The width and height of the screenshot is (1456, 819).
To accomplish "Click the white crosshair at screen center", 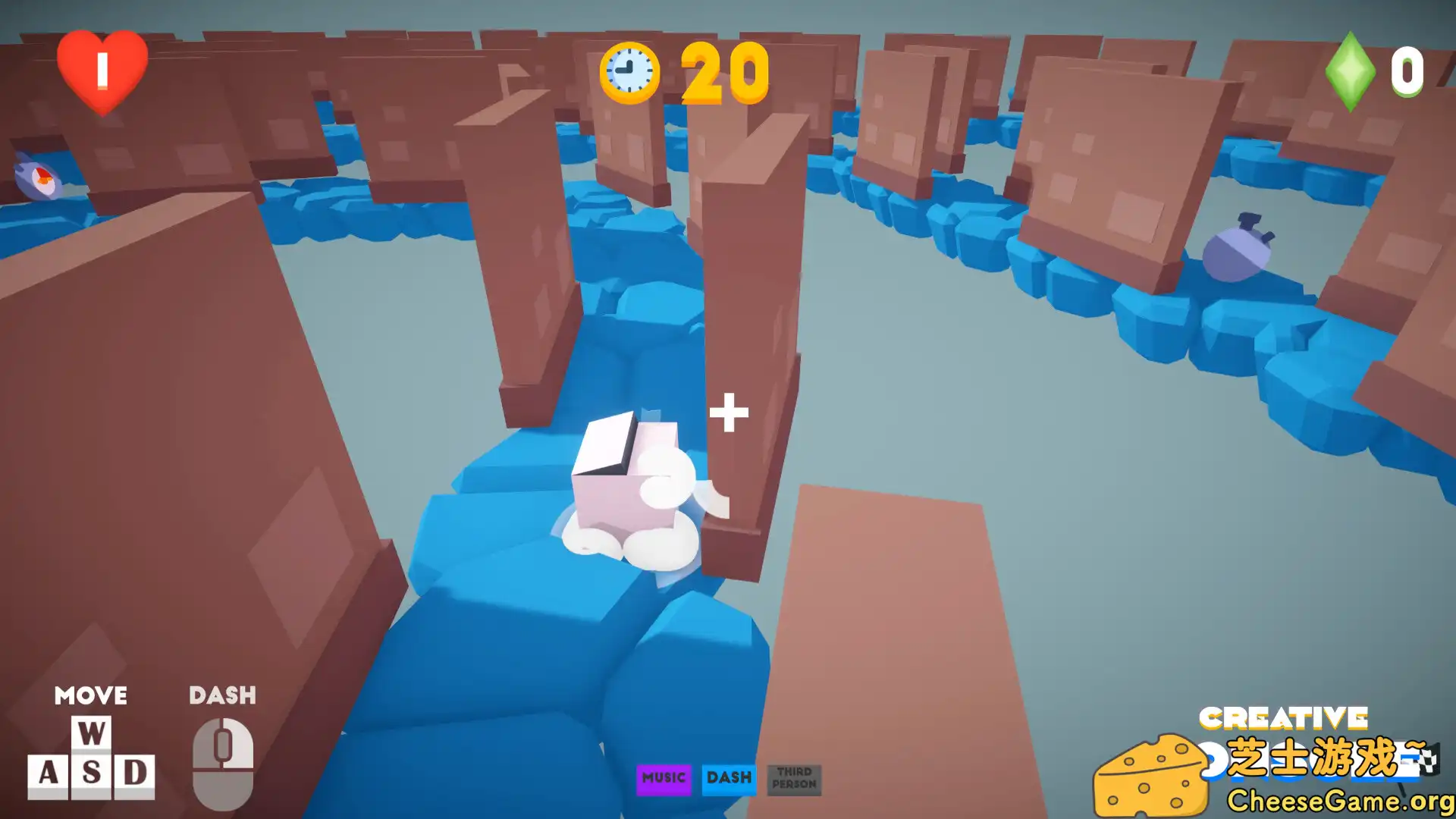I will [729, 416].
